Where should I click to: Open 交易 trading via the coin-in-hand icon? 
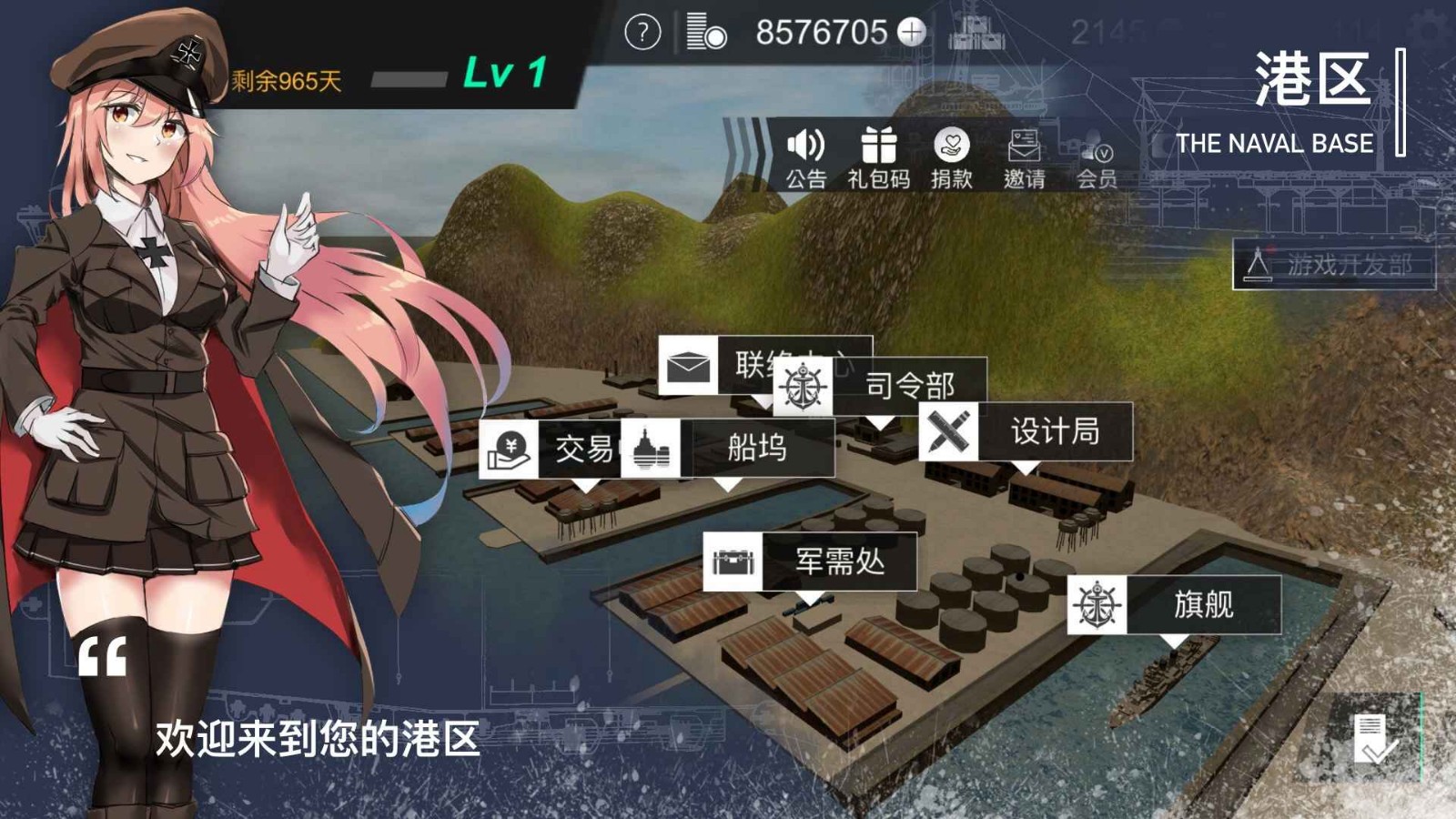point(511,447)
